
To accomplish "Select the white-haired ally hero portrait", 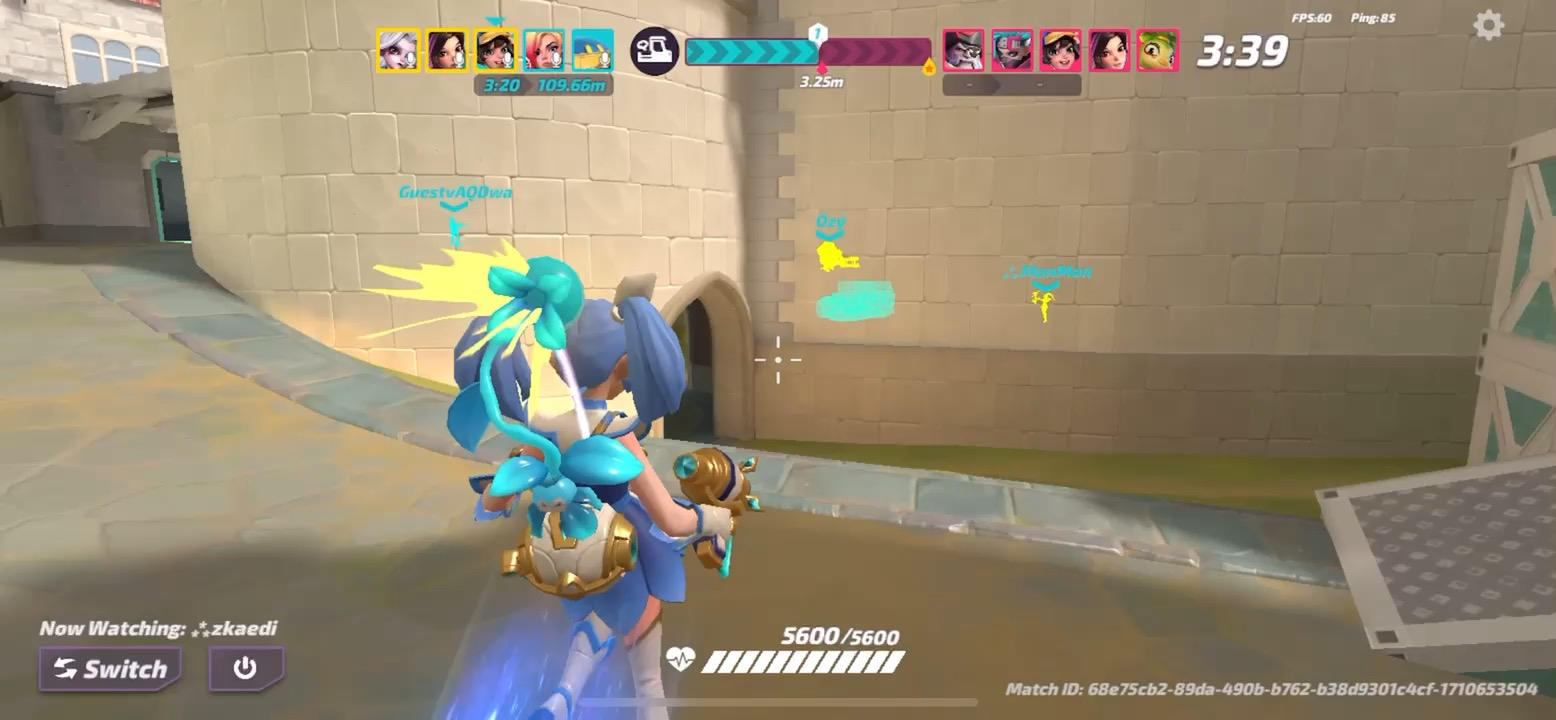I will [x=397, y=50].
